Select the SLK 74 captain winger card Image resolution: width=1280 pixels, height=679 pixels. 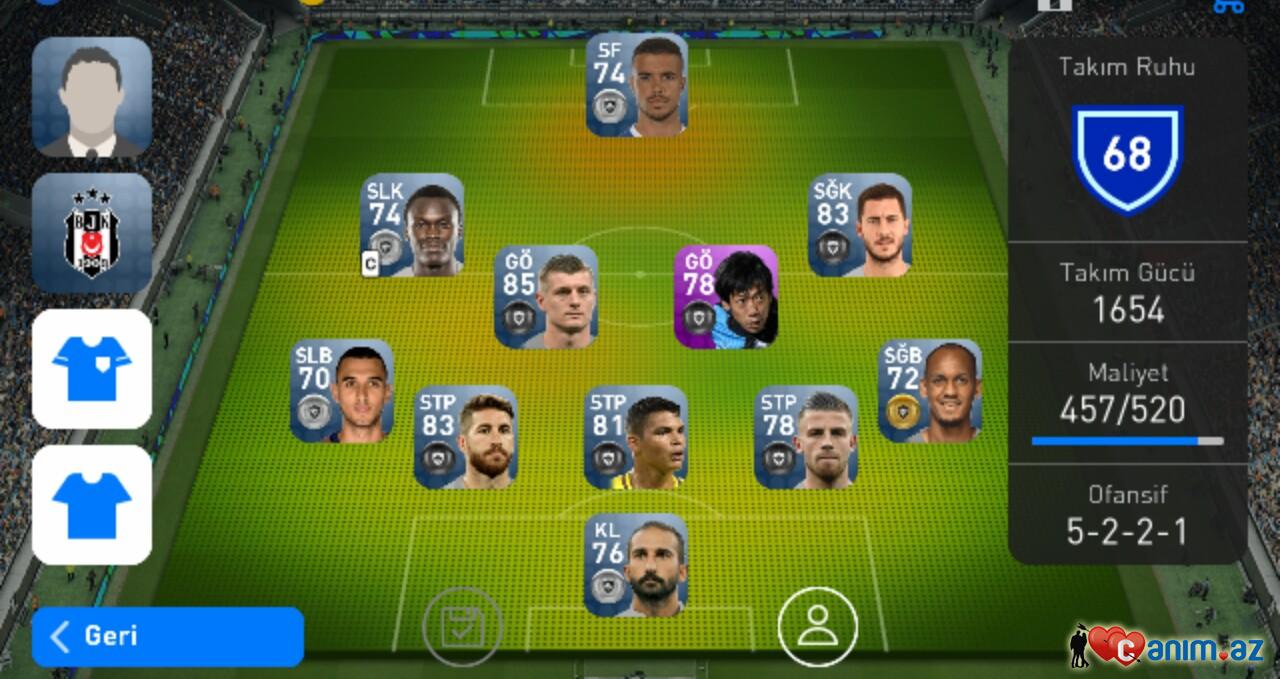click(x=412, y=225)
